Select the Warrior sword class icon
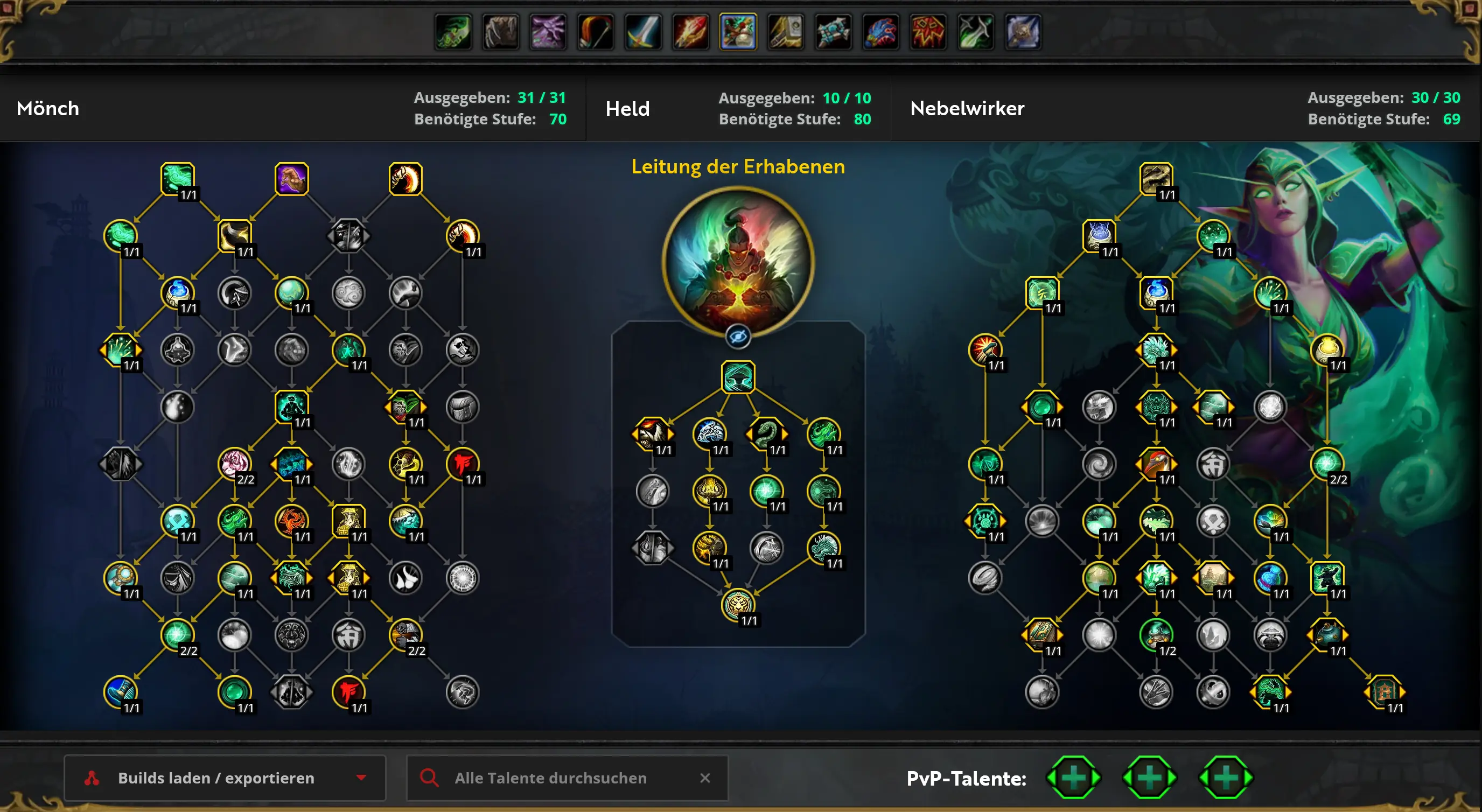 [643, 32]
